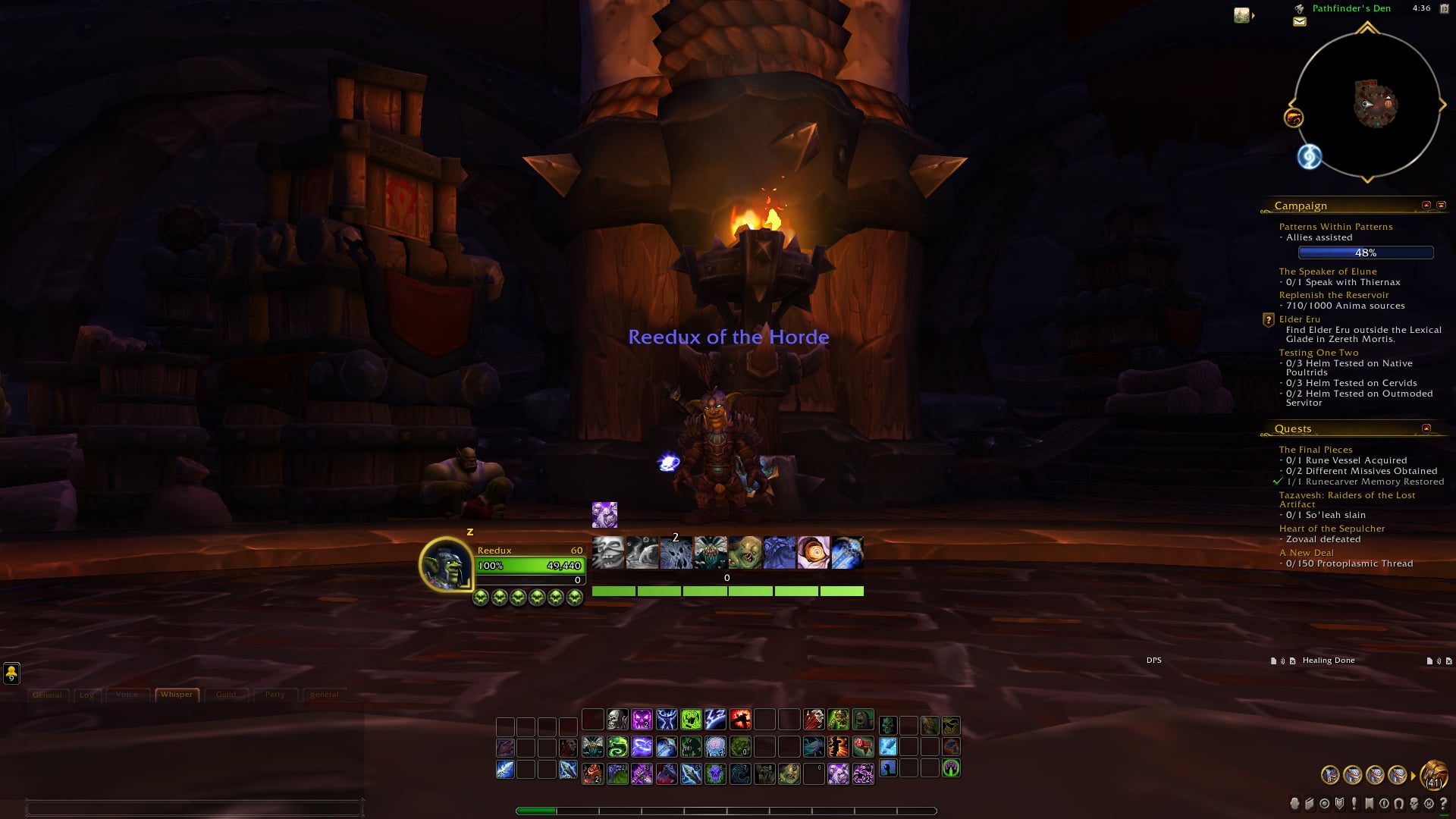The image size is (1456, 819).
Task: Select the Elder Eru quest entry
Action: pos(1299,319)
